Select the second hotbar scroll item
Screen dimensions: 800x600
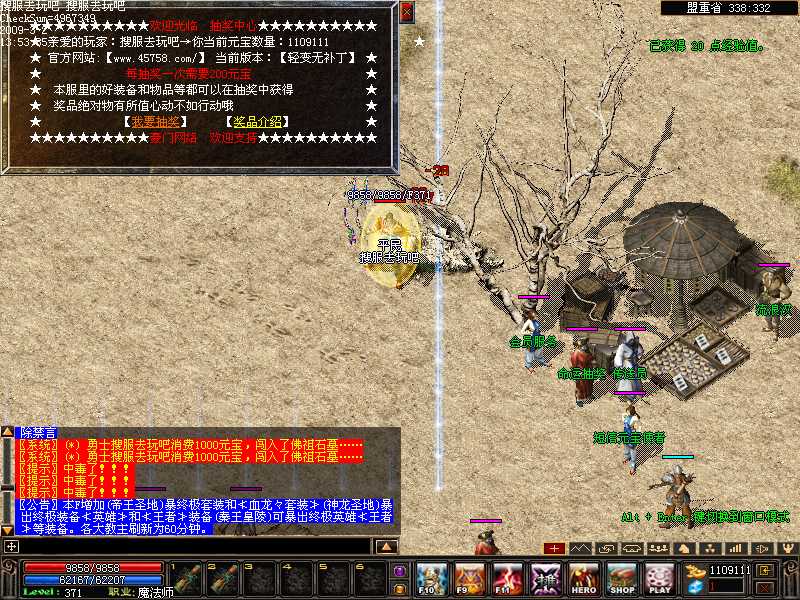(x=221, y=578)
